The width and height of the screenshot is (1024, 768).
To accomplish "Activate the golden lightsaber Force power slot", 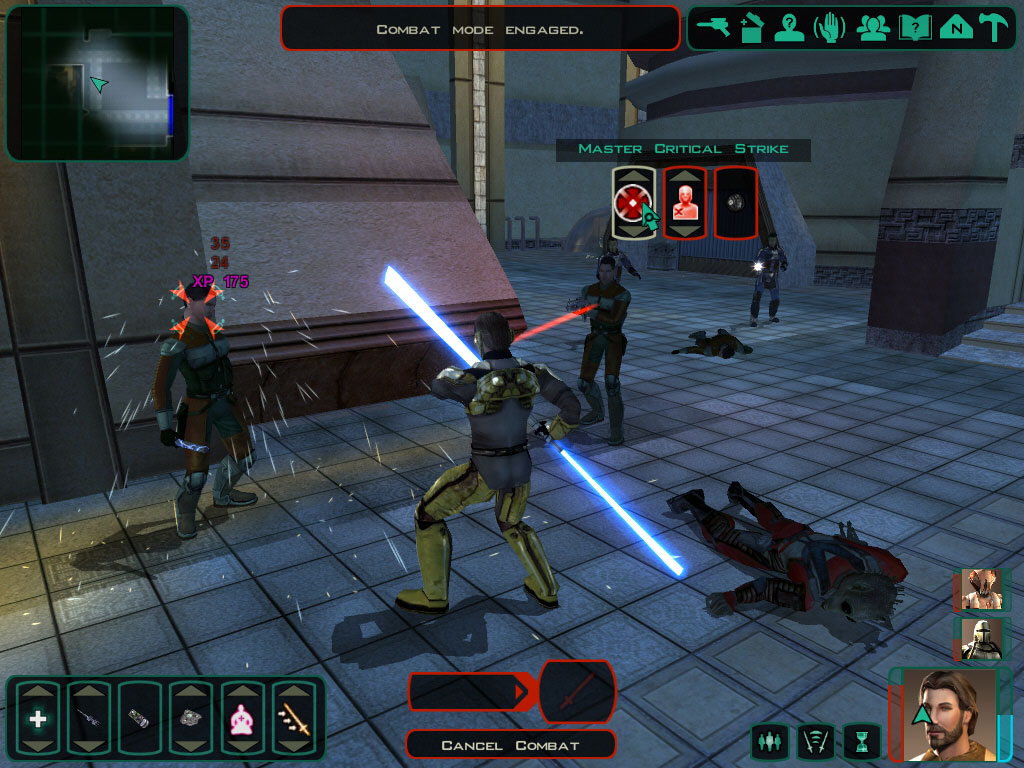I will point(292,718).
